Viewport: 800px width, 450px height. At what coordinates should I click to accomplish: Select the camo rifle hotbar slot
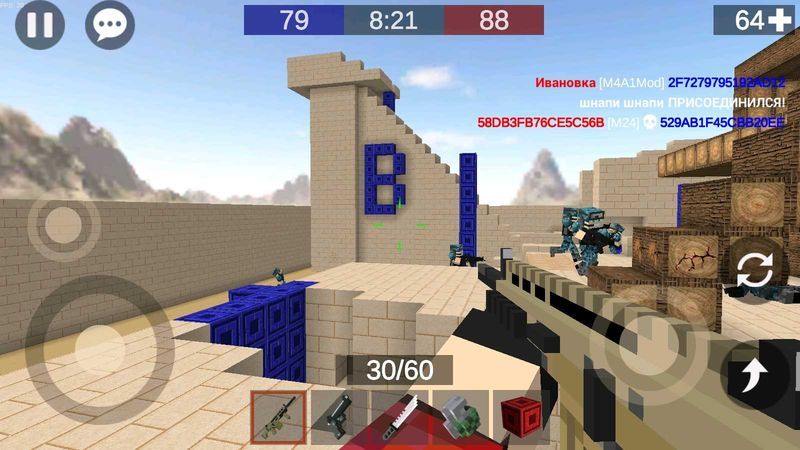(x=278, y=417)
